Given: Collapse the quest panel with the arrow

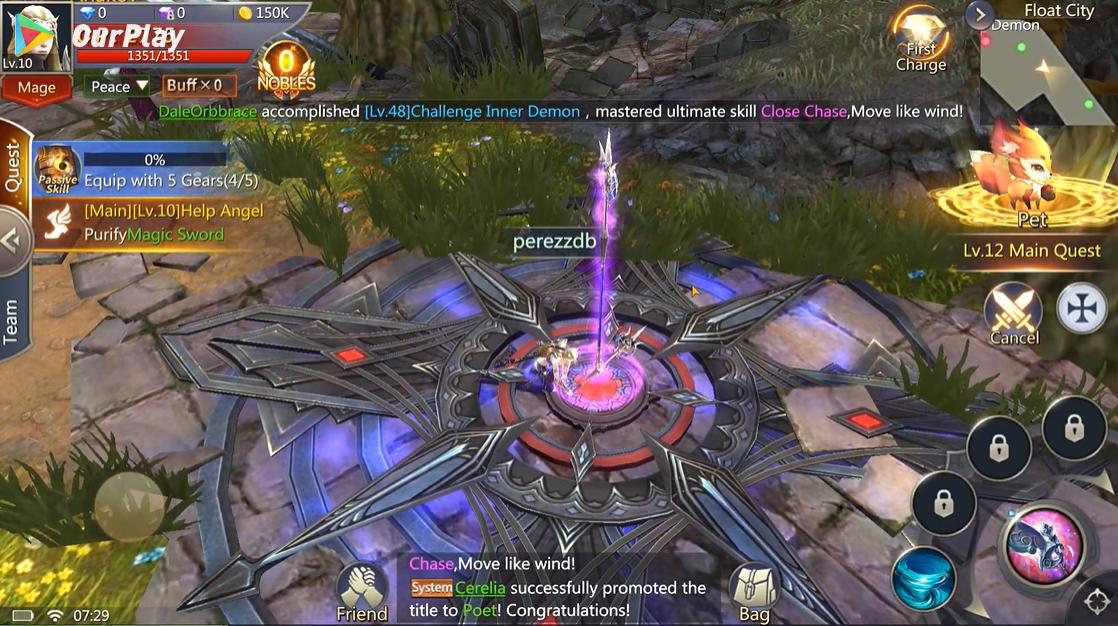Looking at the screenshot, I should [x=14, y=241].
